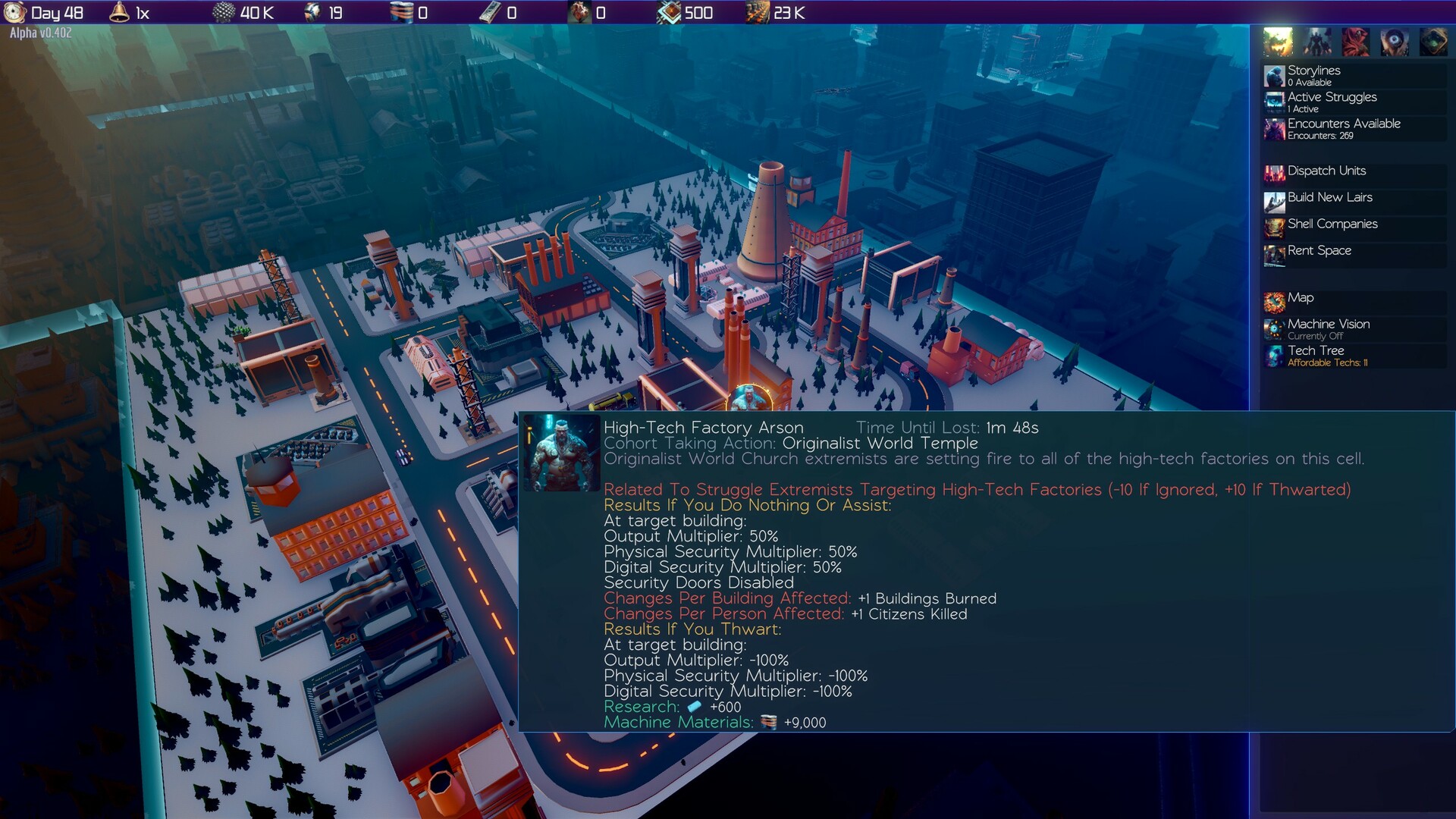
Task: Expand the Encounters Available list
Action: click(x=1343, y=124)
